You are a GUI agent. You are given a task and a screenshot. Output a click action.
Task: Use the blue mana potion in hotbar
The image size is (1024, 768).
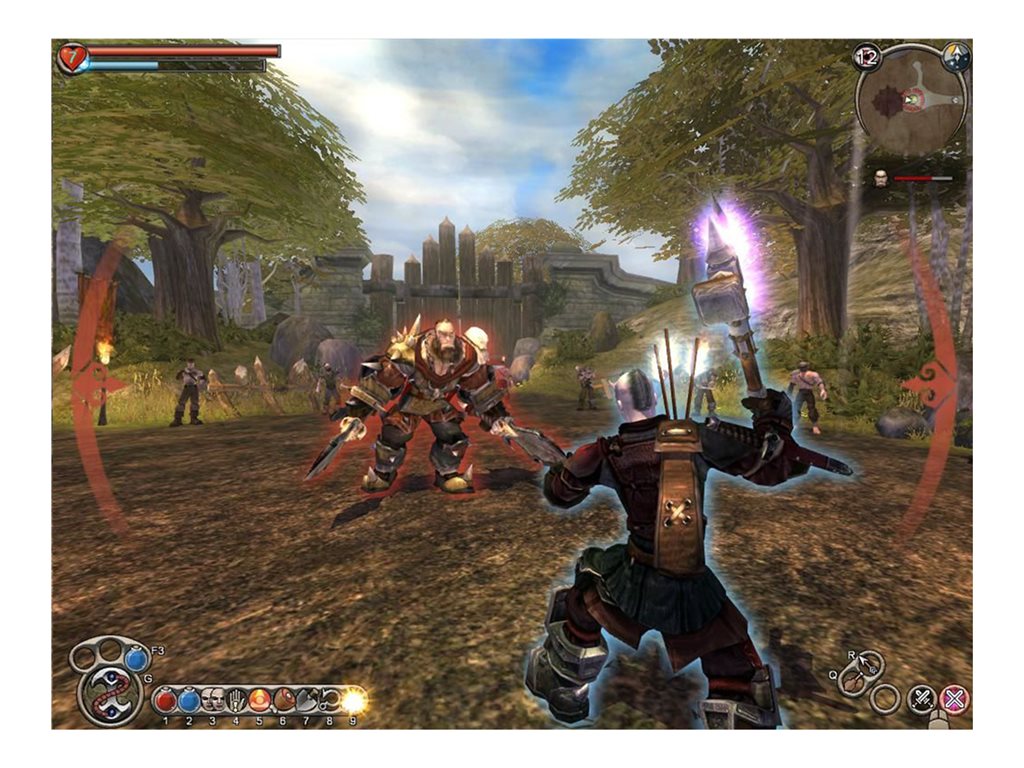click(189, 700)
